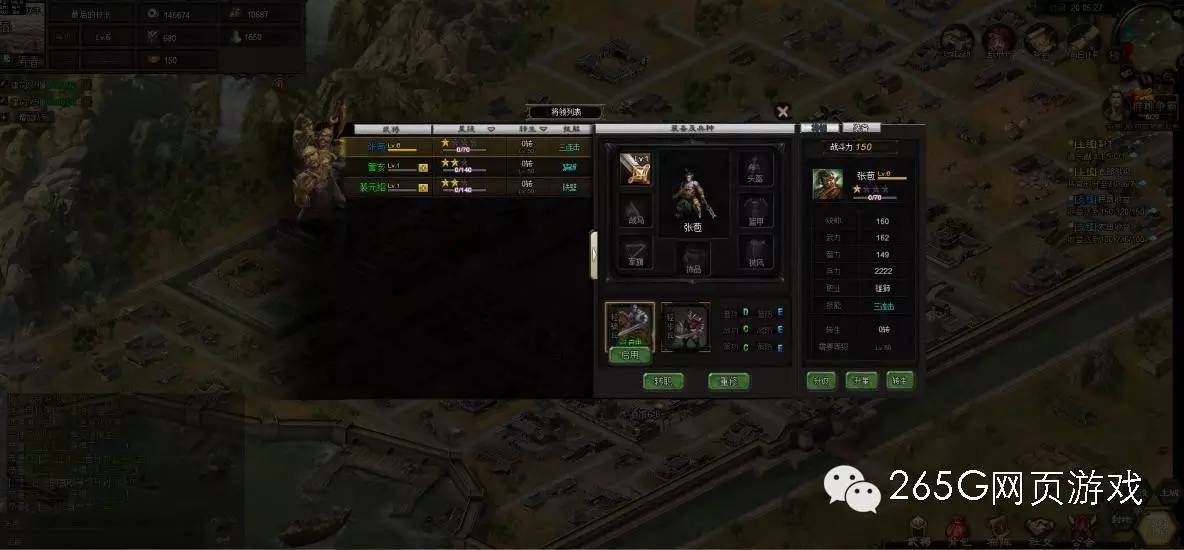This screenshot has width=1184, height=550.
Task: Close the general list panel
Action: [x=783, y=112]
